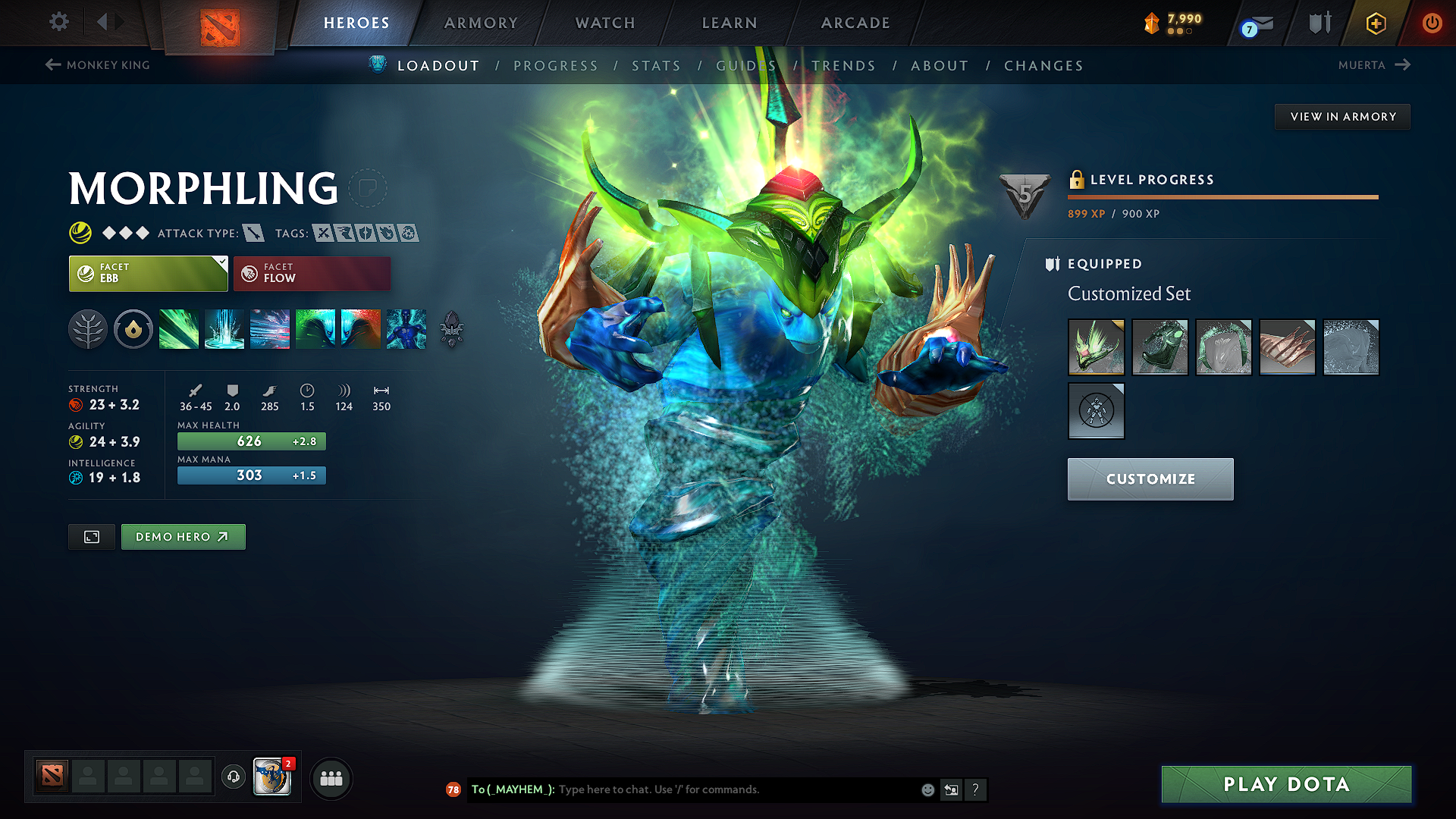
Task: Open the Arcade menu
Action: click(x=855, y=23)
